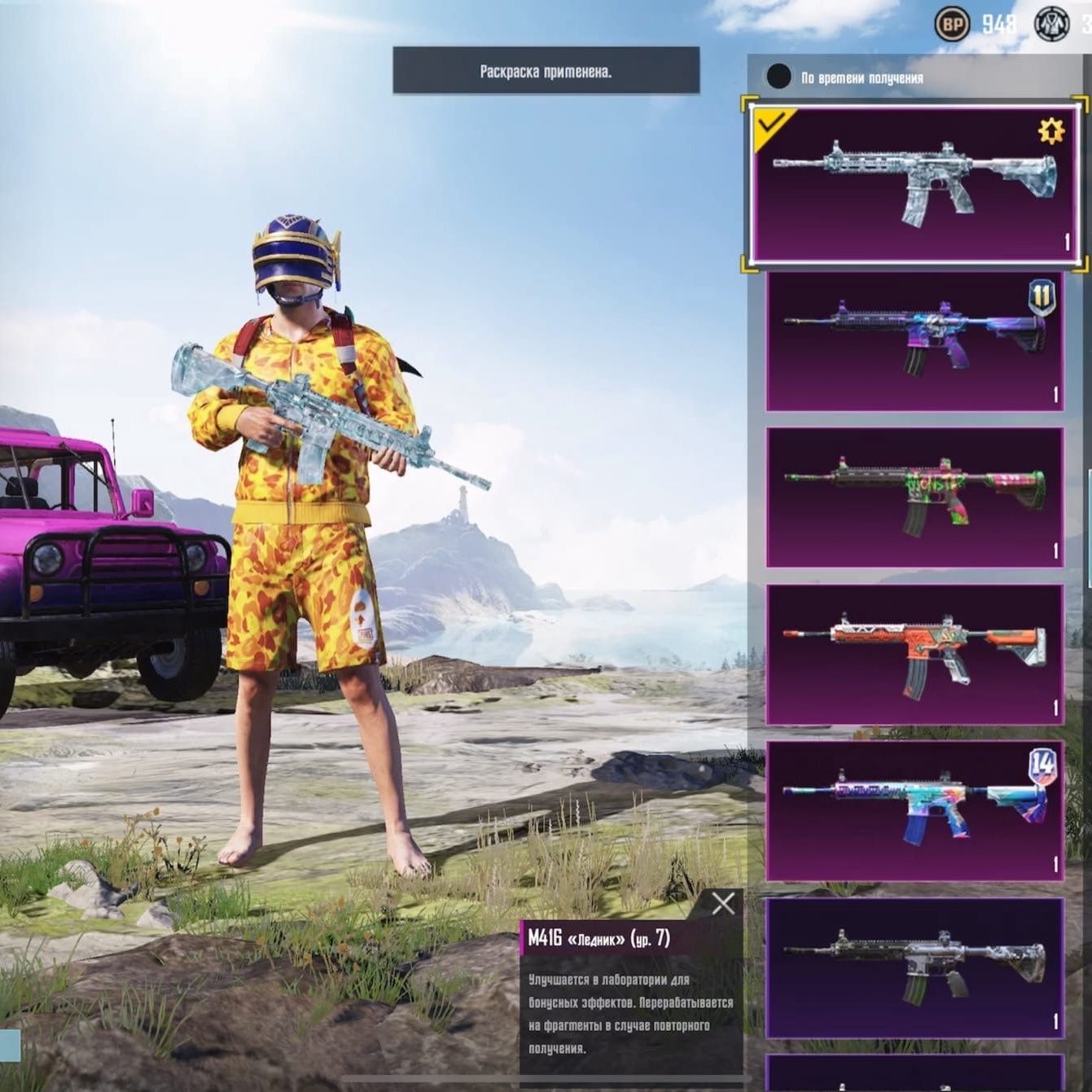The height and width of the screenshot is (1092, 1092).
Task: Choose the rainbow M416 skin with level 14 badge
Action: tap(914, 810)
